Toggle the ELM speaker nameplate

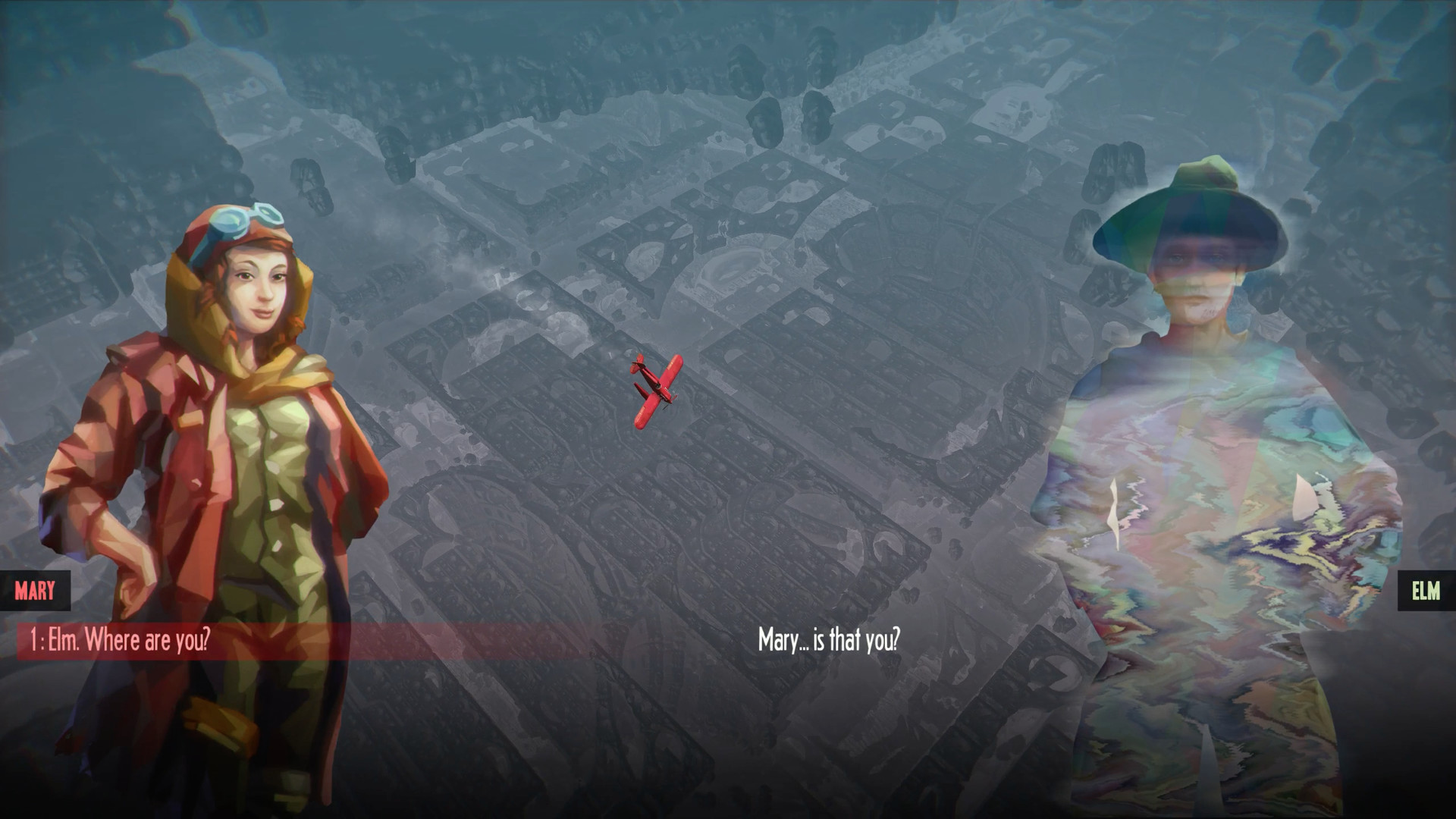tap(1426, 591)
